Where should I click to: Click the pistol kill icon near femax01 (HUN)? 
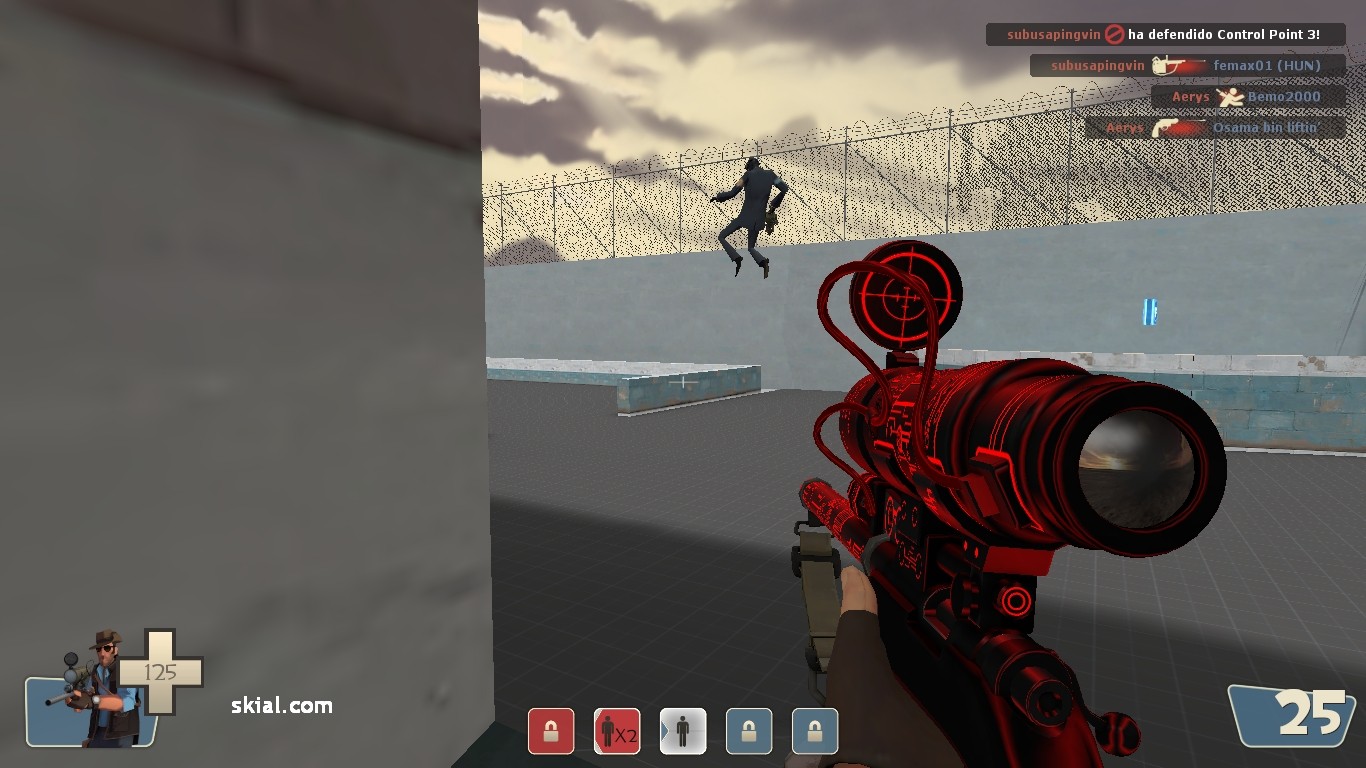1178,65
